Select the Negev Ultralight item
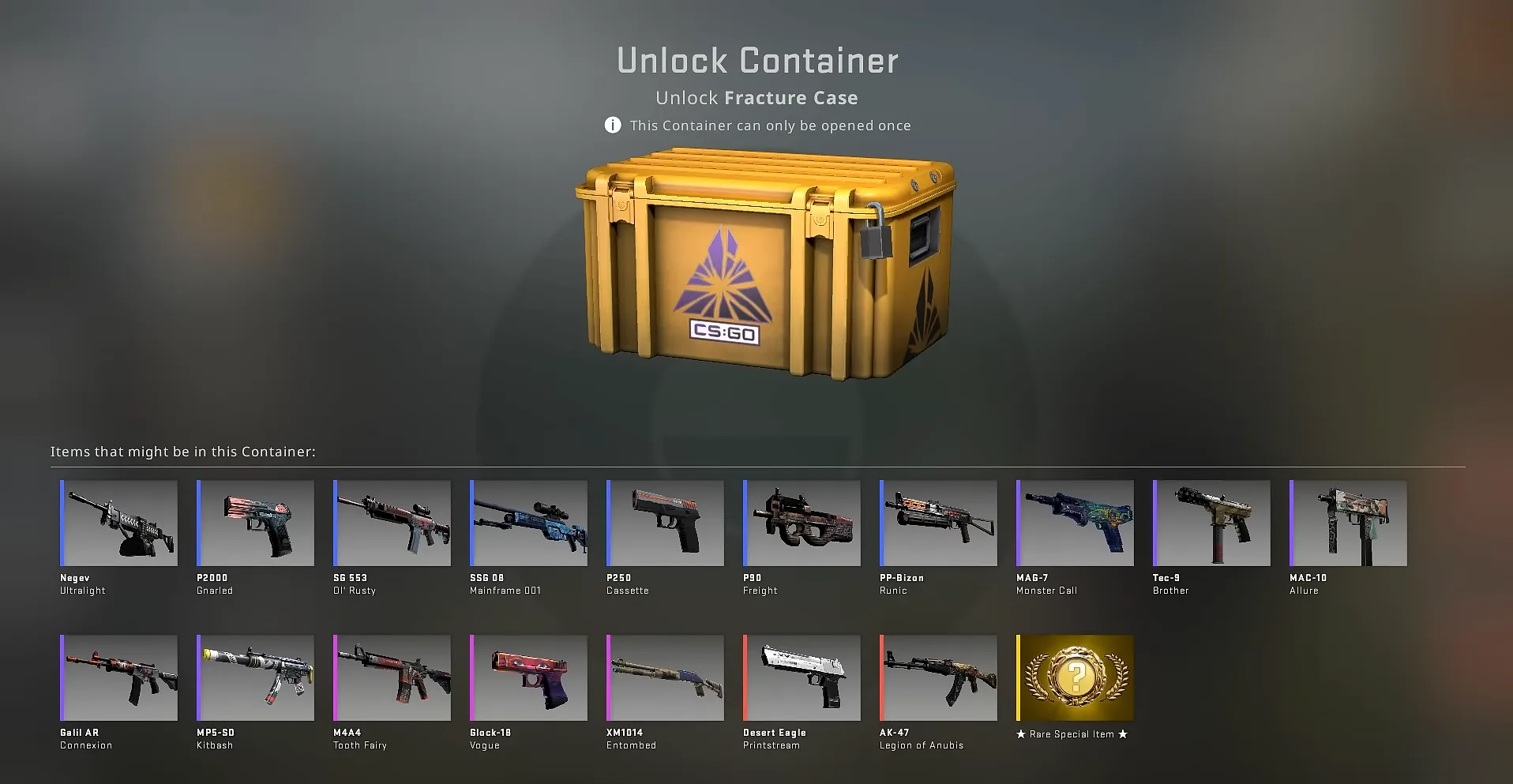 [x=118, y=523]
